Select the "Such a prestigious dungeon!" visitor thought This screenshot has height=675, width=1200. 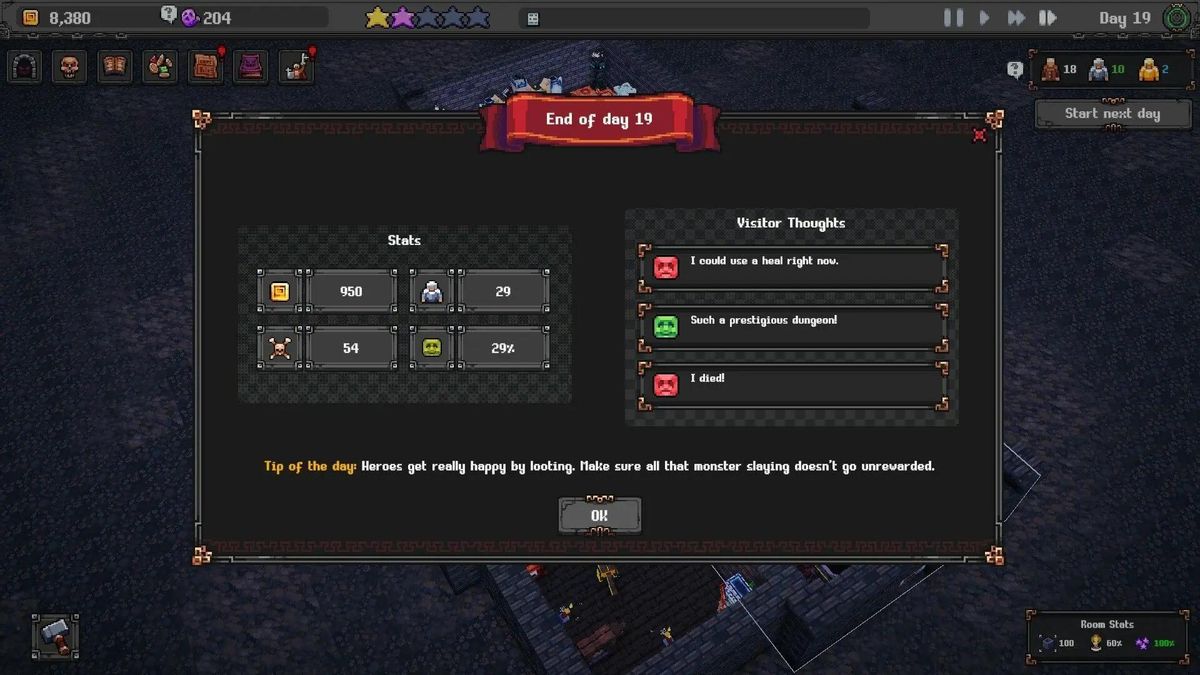click(x=792, y=326)
